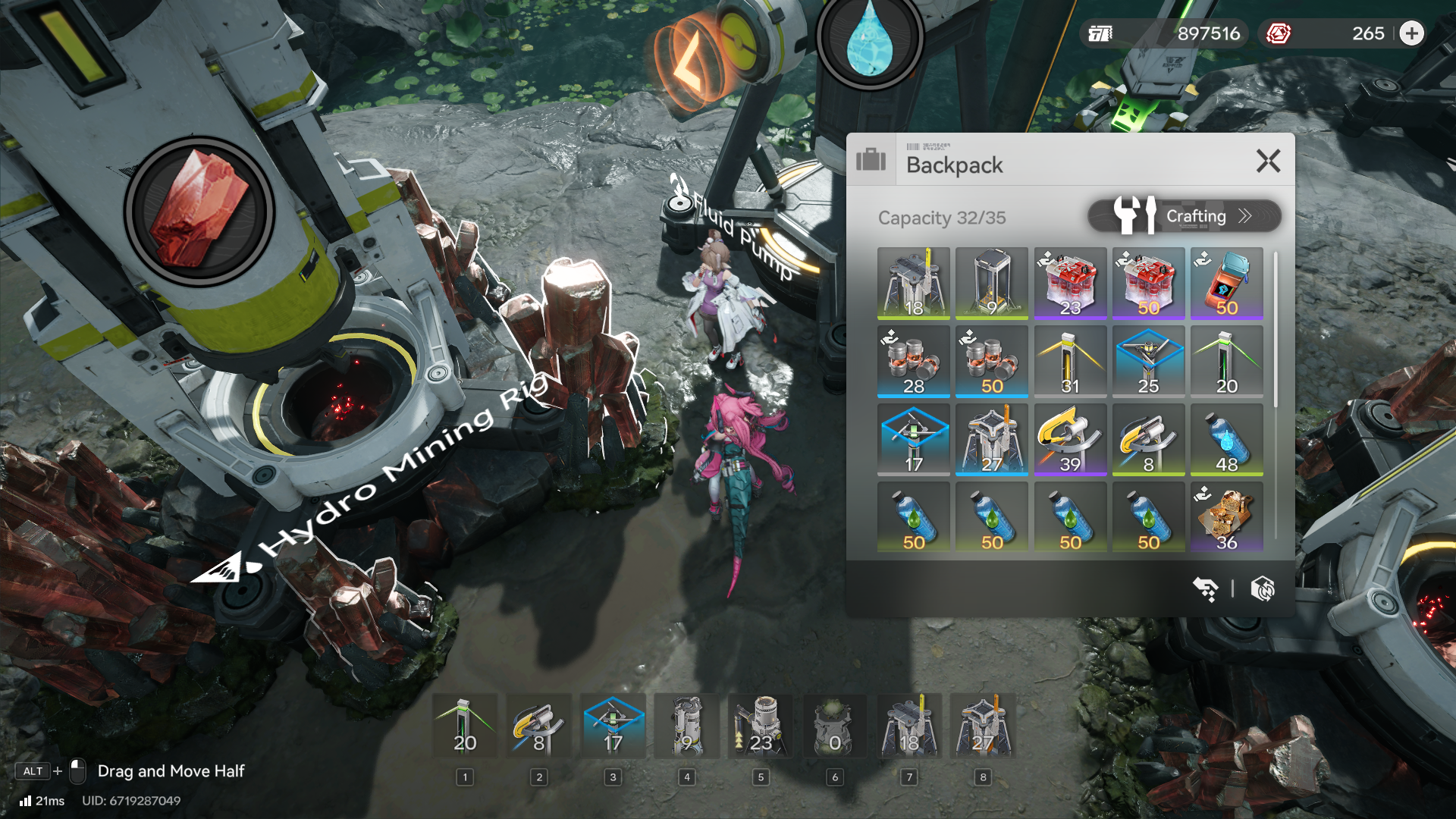
Task: Click the cube with arrows icon in backpack footer
Action: tap(1263, 588)
